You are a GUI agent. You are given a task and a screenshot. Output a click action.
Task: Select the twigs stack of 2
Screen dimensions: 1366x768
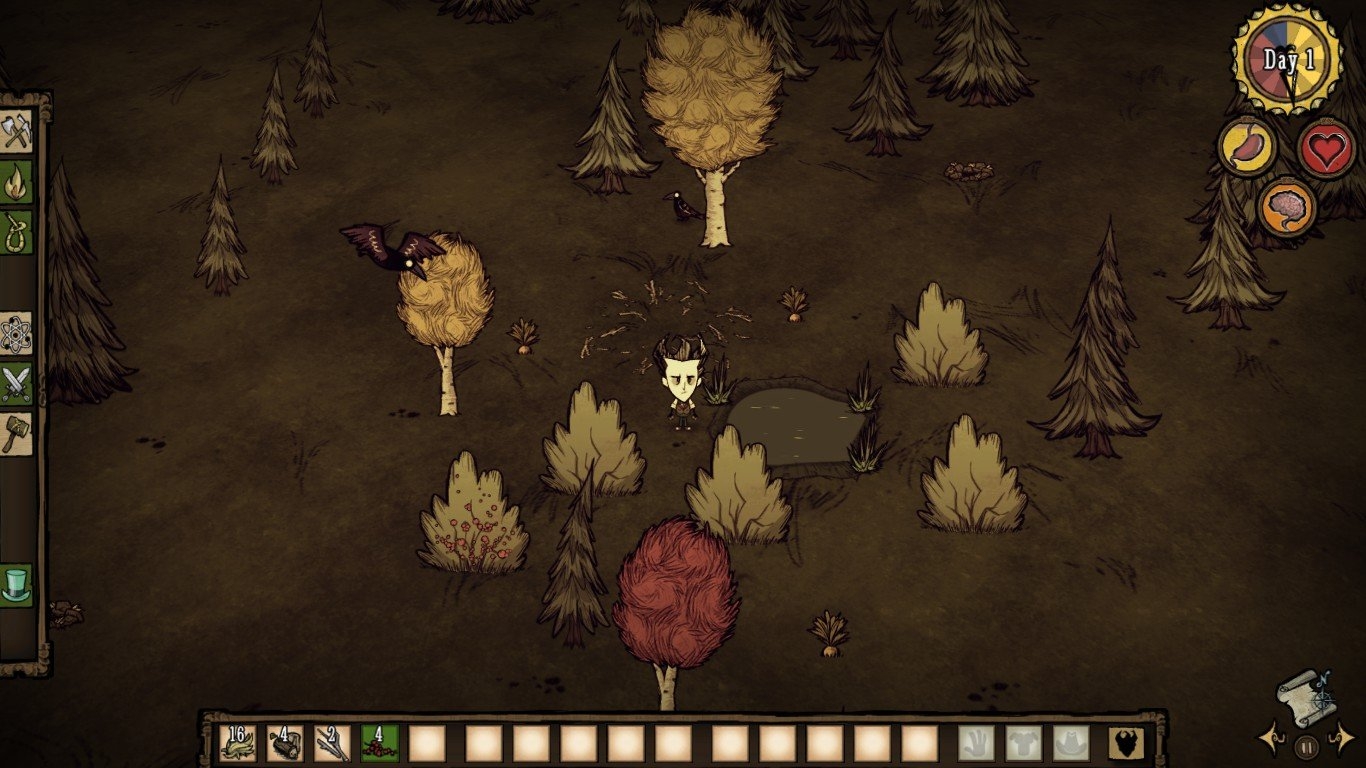pos(332,743)
